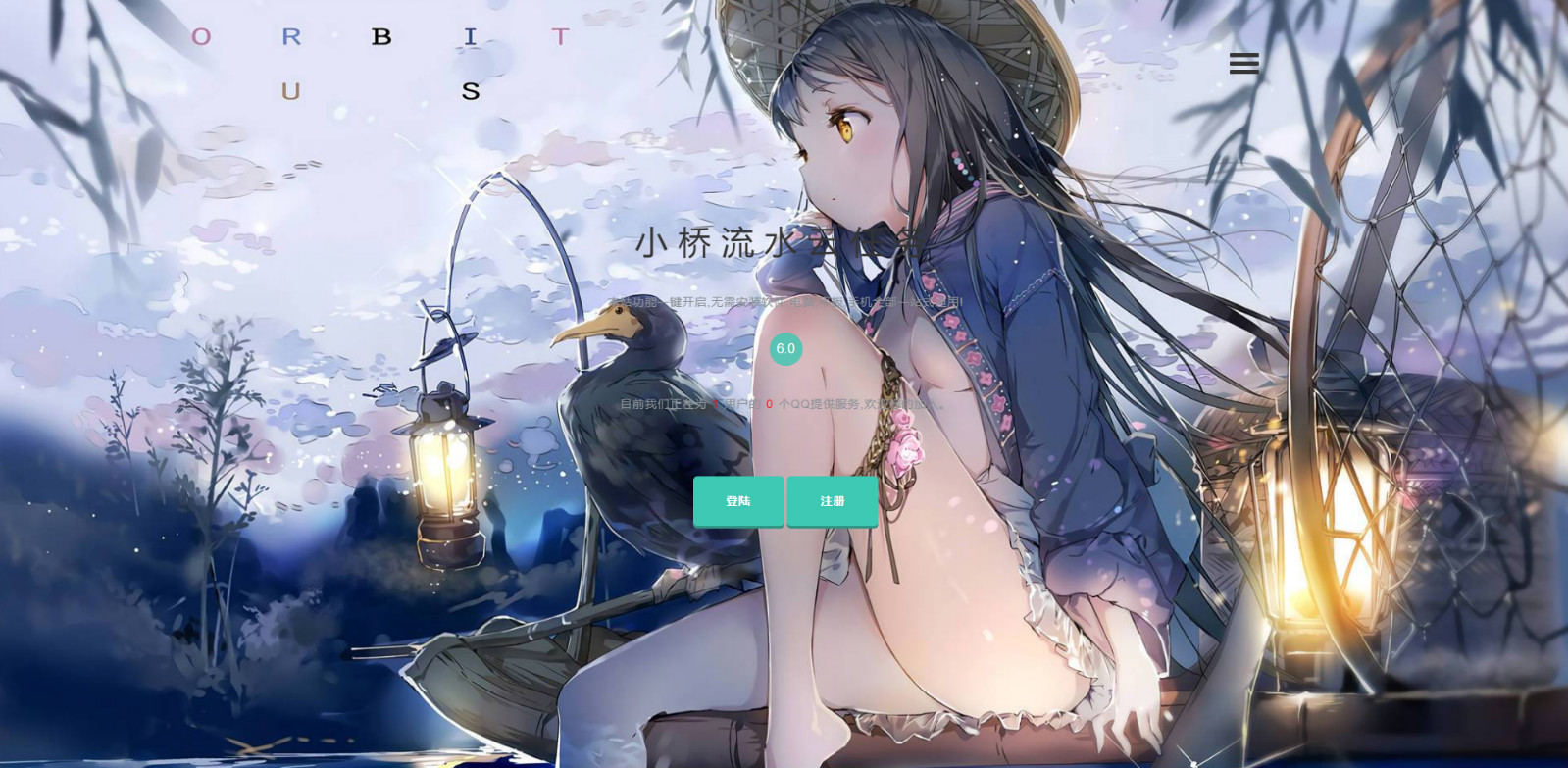Click the red user count "1"
This screenshot has height=768, width=1568.
[x=715, y=401]
